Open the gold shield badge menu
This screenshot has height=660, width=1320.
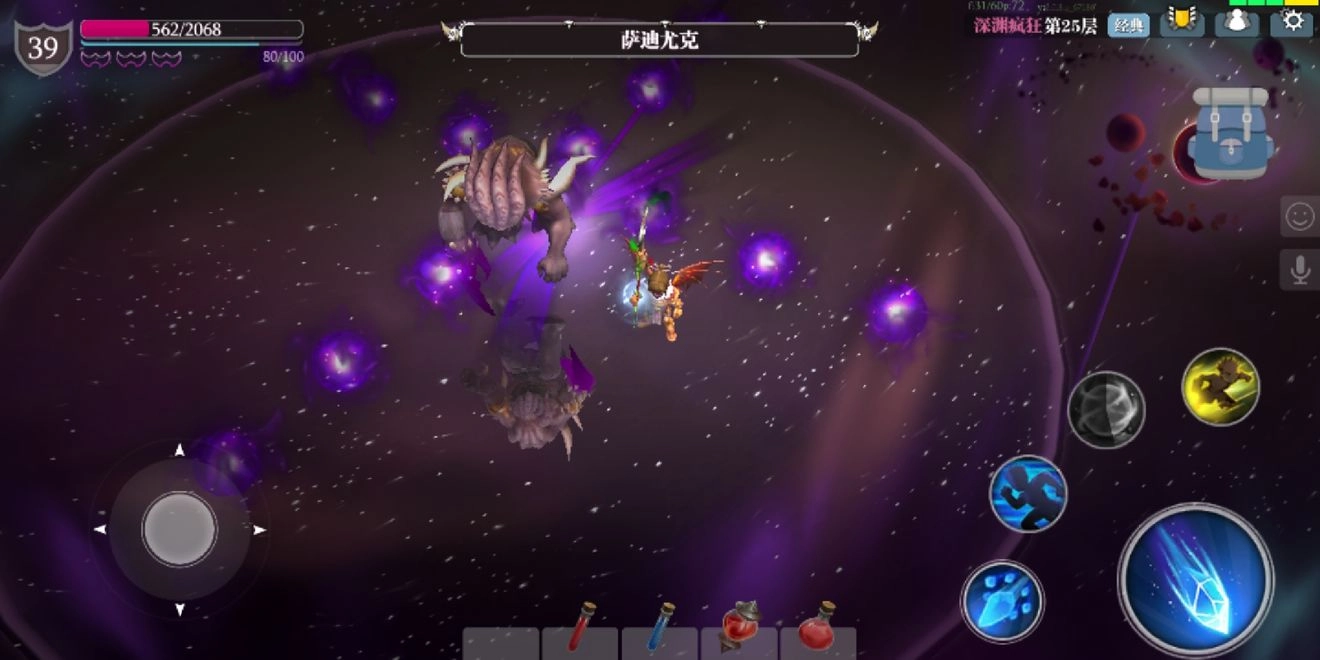(1182, 21)
